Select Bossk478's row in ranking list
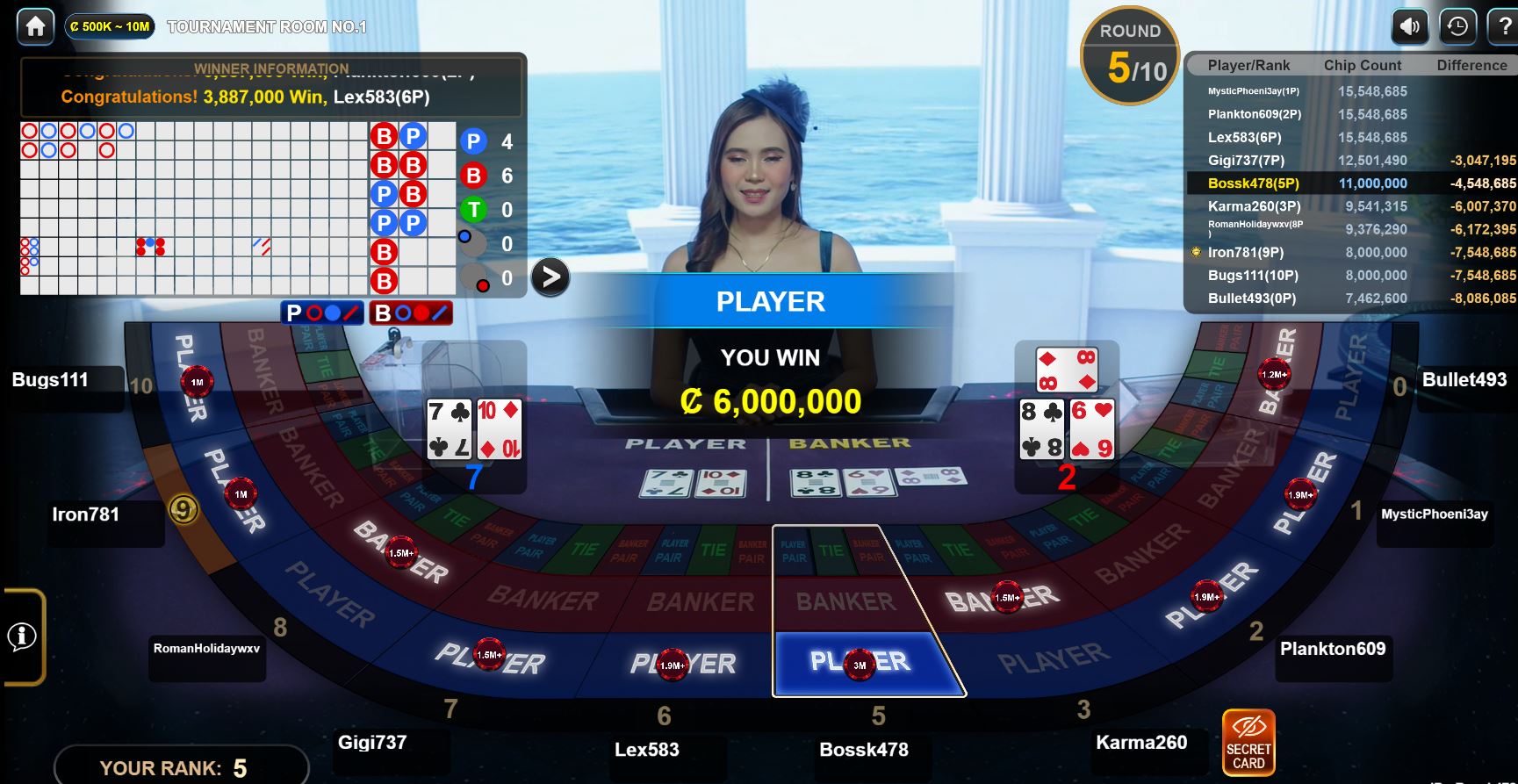The width and height of the screenshot is (1518, 784). click(x=1351, y=183)
